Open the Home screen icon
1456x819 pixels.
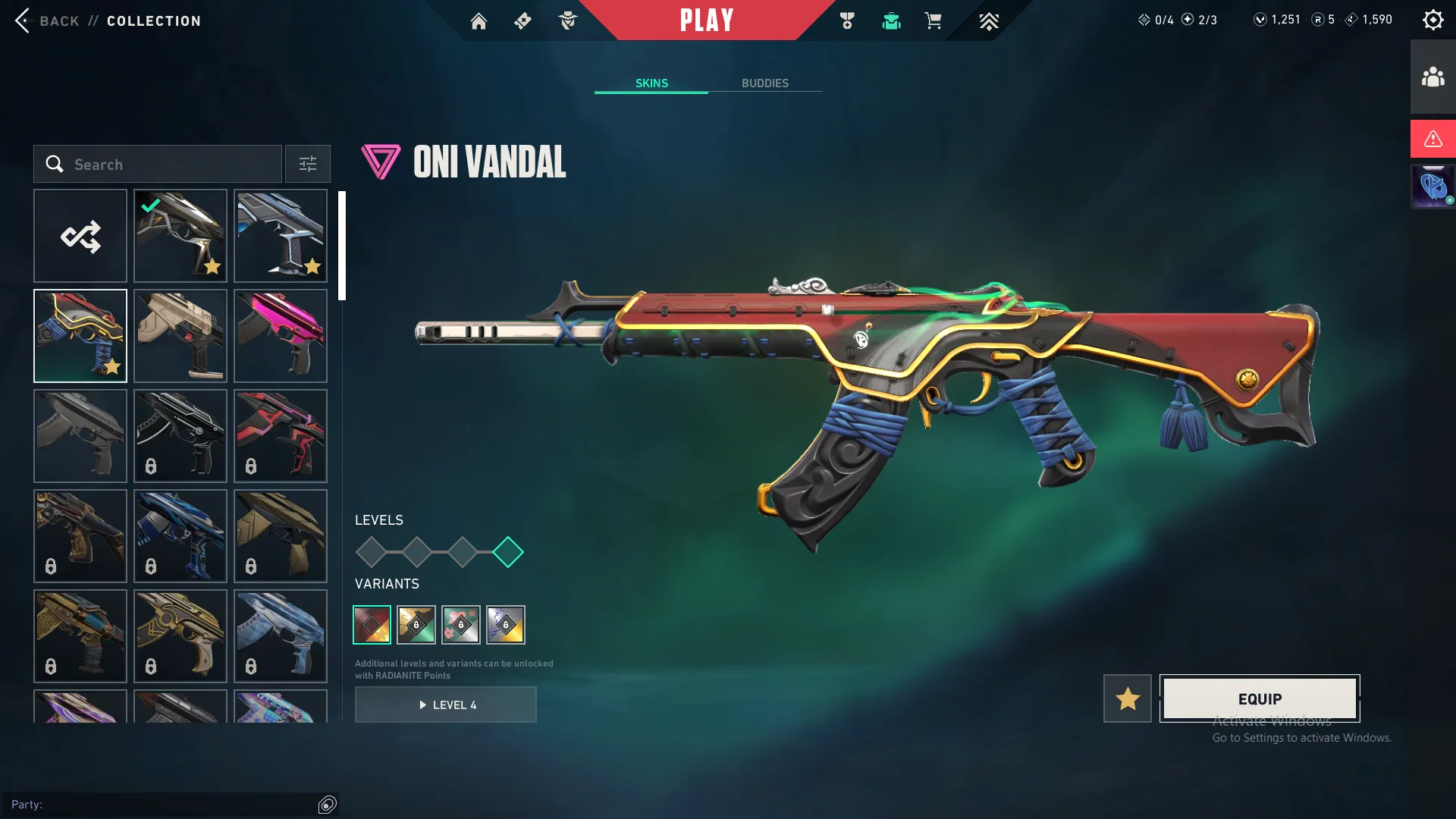point(479,20)
